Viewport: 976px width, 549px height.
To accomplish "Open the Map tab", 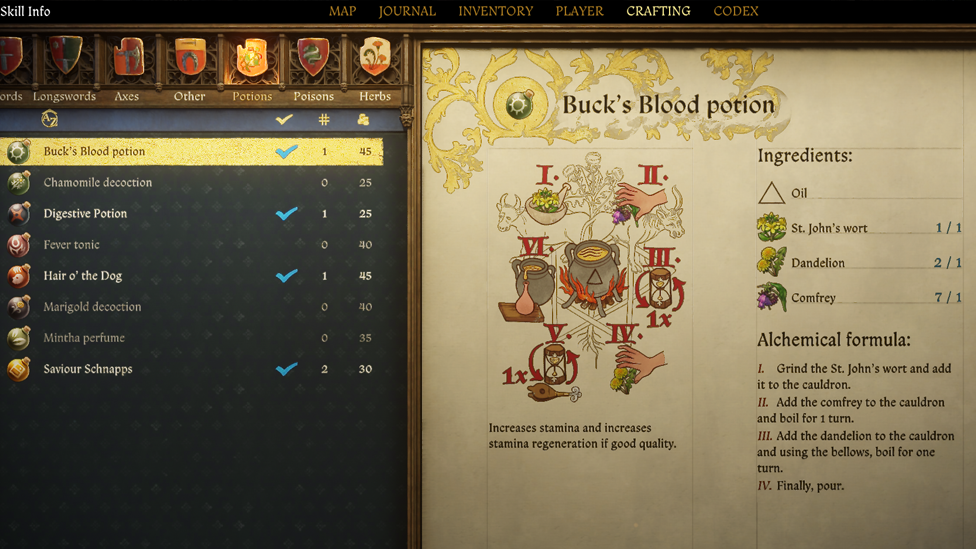I will click(x=342, y=11).
